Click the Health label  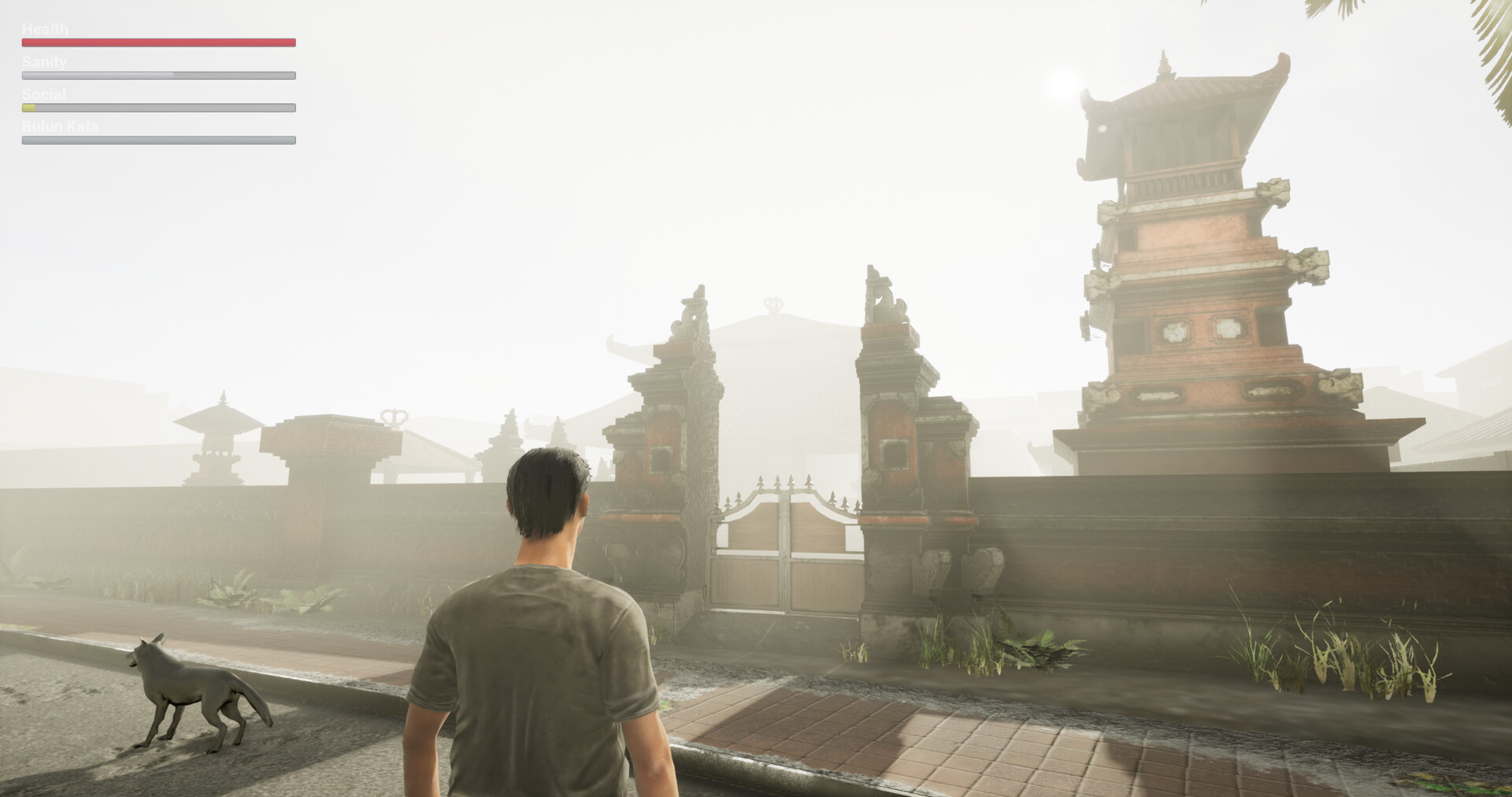(x=45, y=28)
